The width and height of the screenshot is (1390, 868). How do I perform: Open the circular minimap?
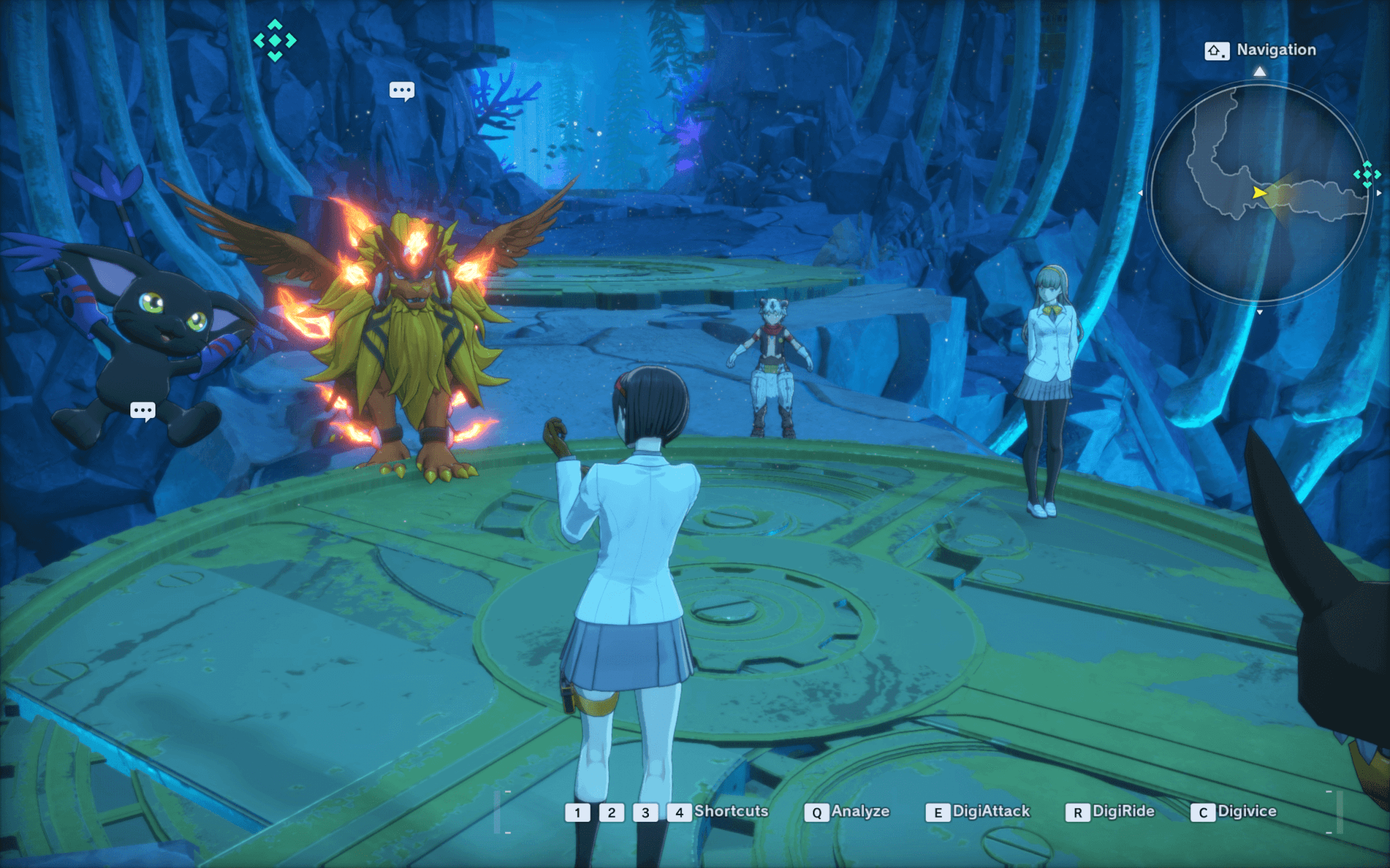[1259, 193]
